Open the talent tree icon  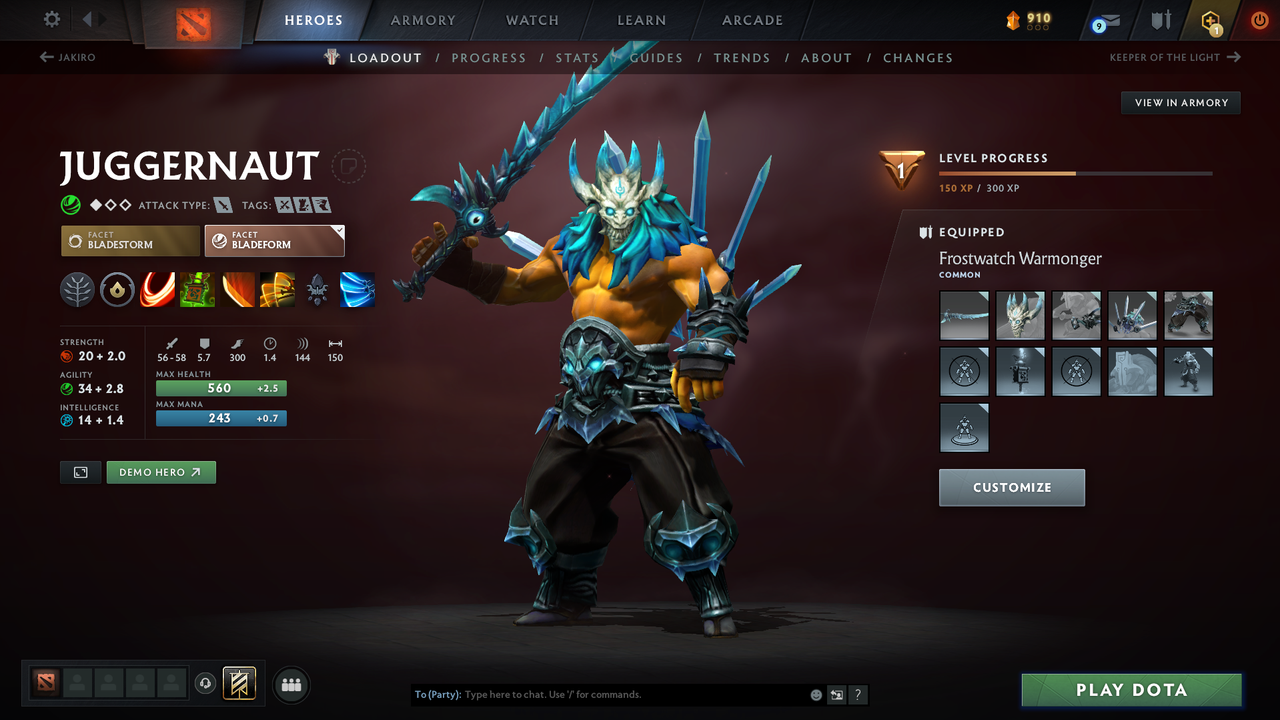click(x=77, y=289)
